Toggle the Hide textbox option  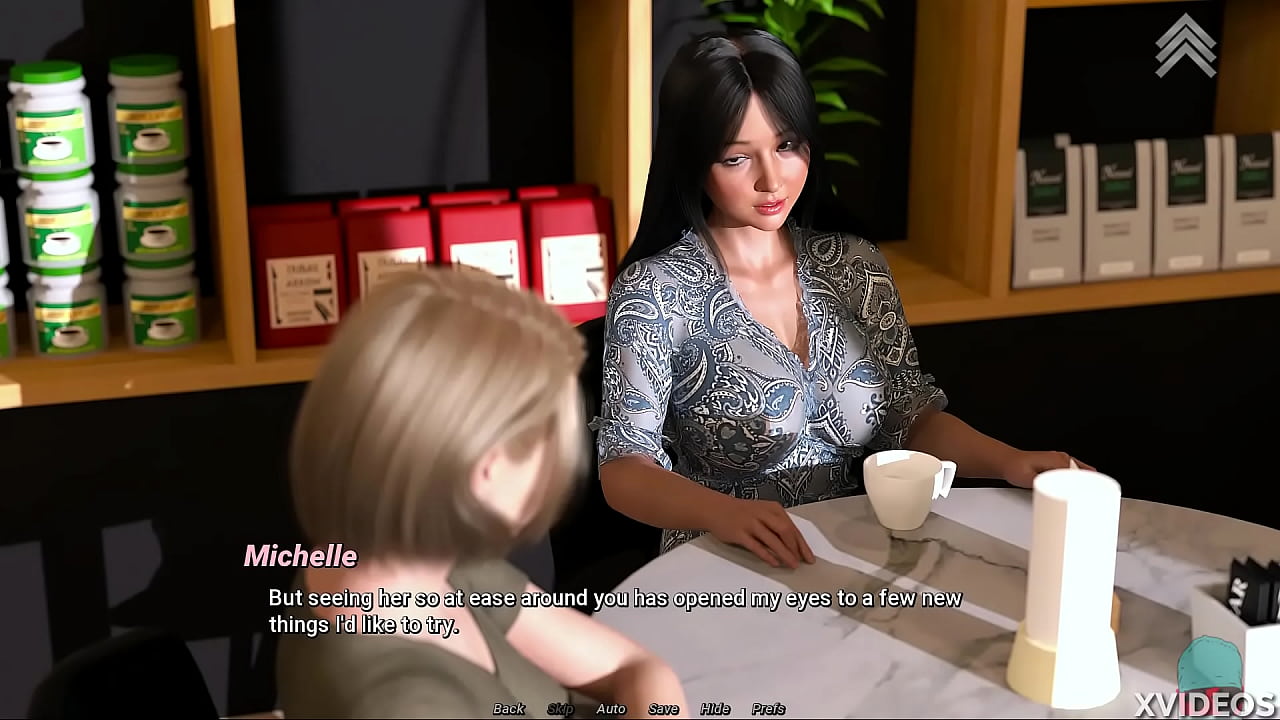(x=714, y=708)
